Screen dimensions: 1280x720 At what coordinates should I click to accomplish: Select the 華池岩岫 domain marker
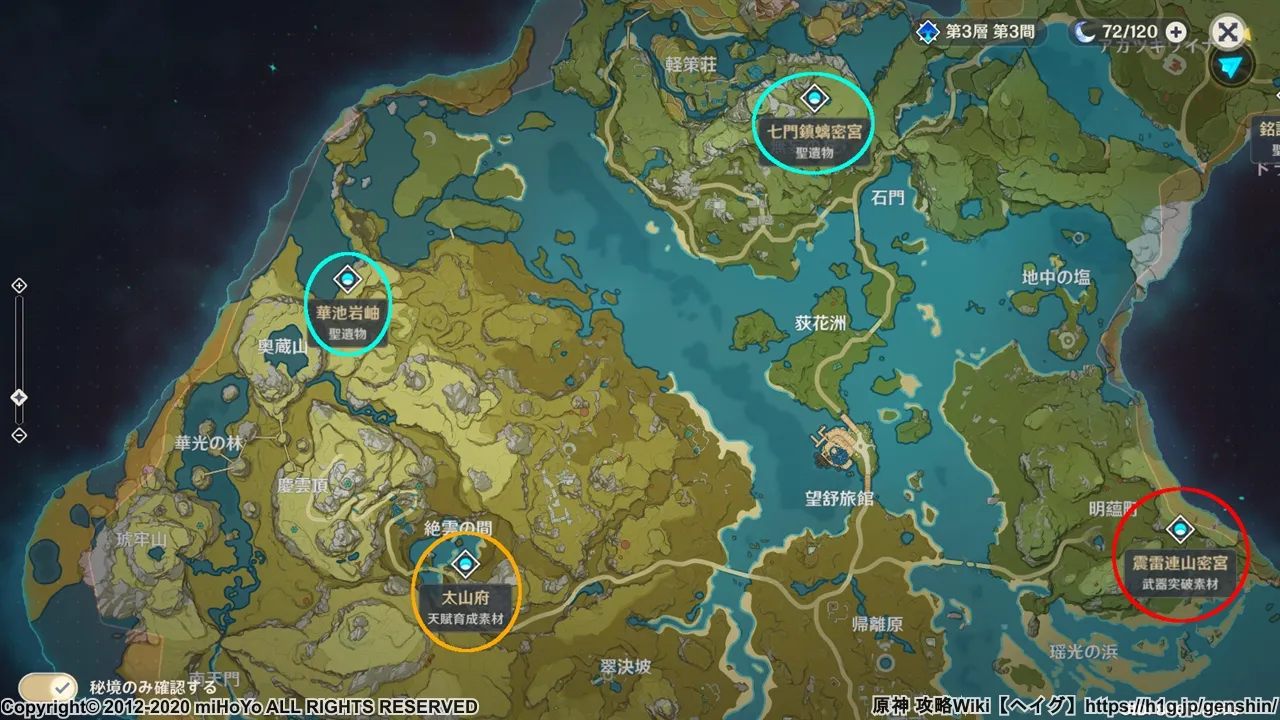(x=348, y=279)
